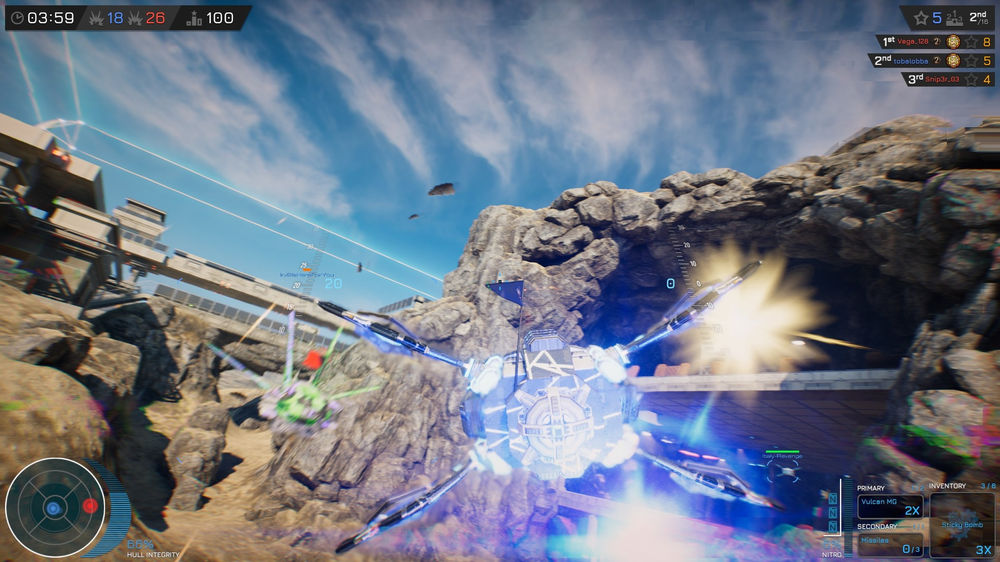Screen dimensions: 1000x562
Task: Select the Vulcan MG primary weapon slot
Action: click(889, 506)
